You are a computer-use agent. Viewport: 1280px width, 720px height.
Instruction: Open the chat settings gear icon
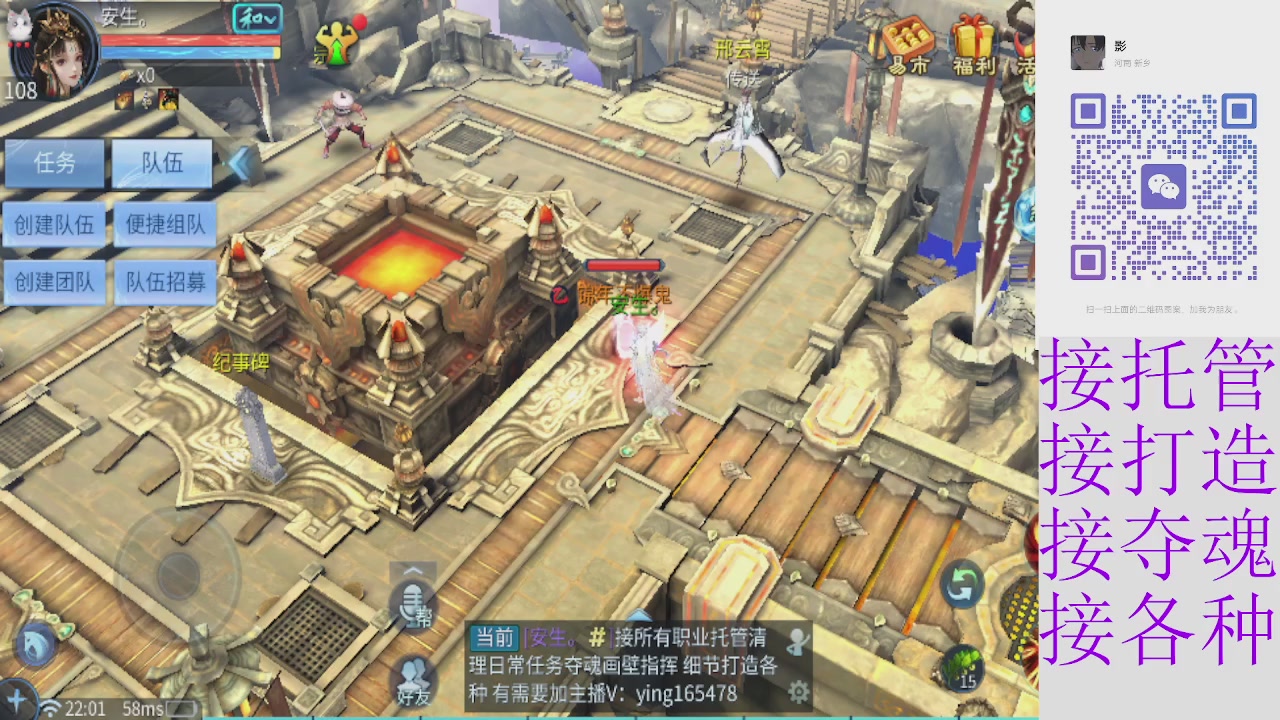coord(799,692)
